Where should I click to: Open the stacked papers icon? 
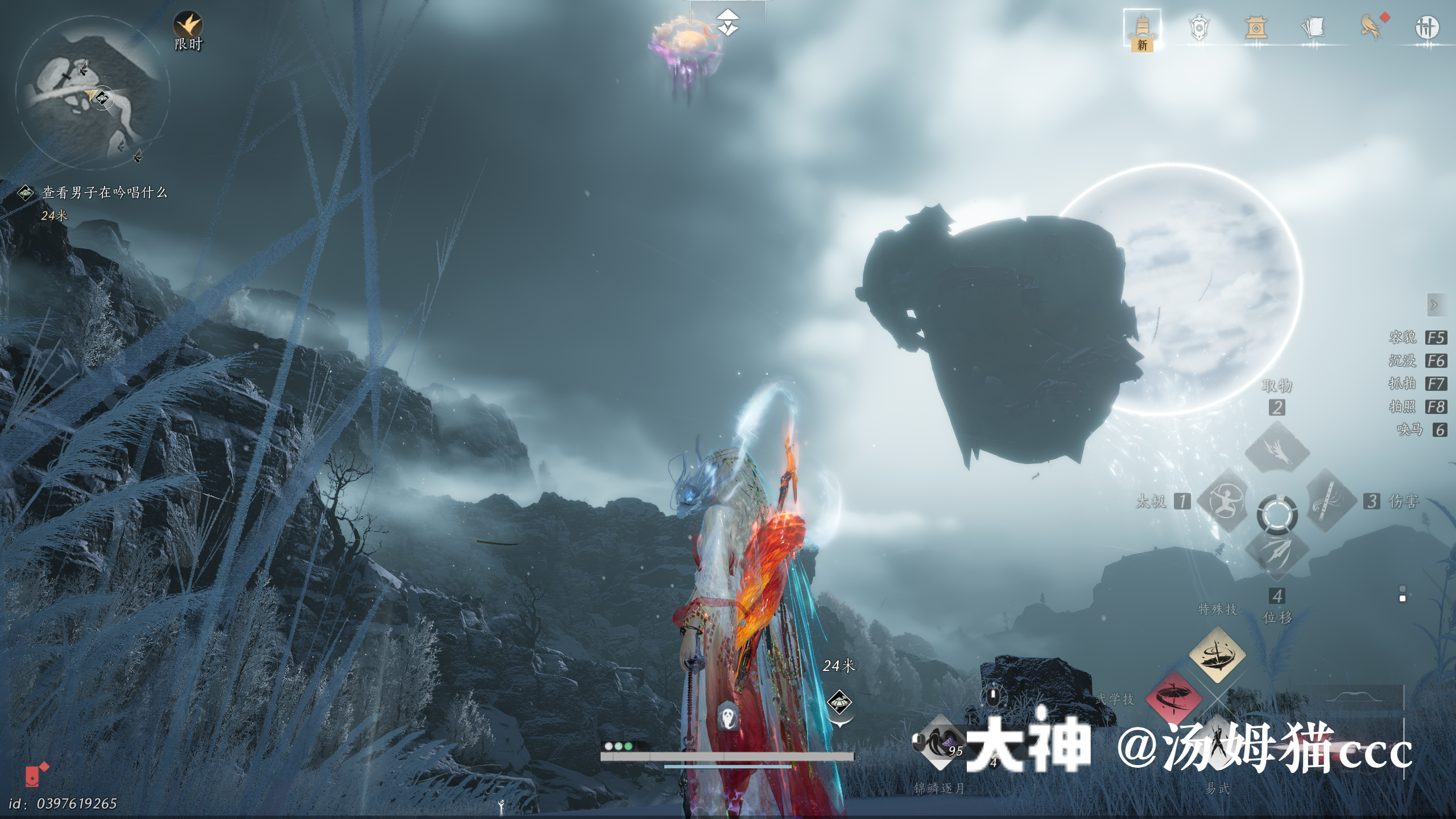point(1313,27)
